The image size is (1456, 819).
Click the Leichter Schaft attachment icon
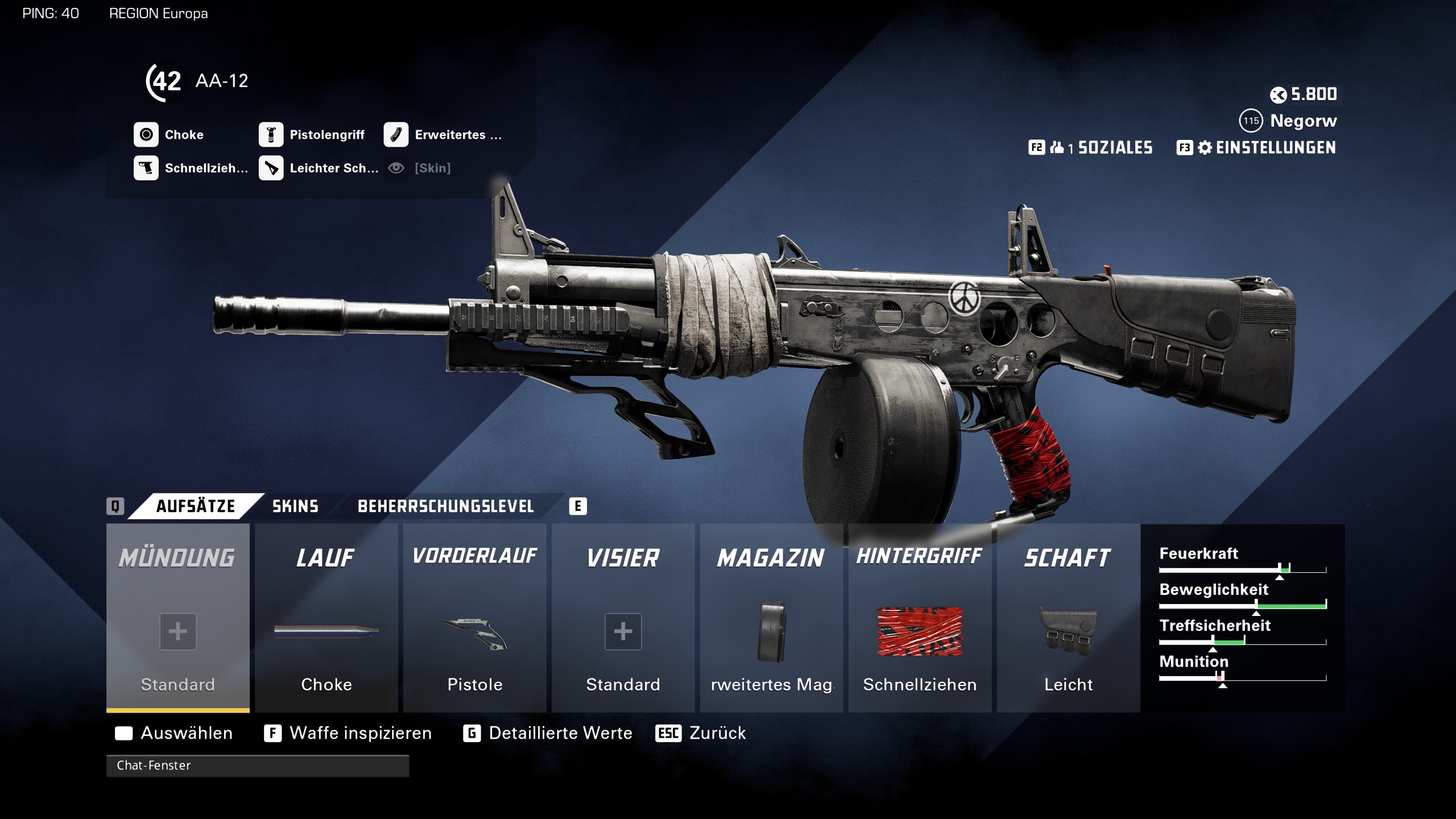(x=272, y=168)
